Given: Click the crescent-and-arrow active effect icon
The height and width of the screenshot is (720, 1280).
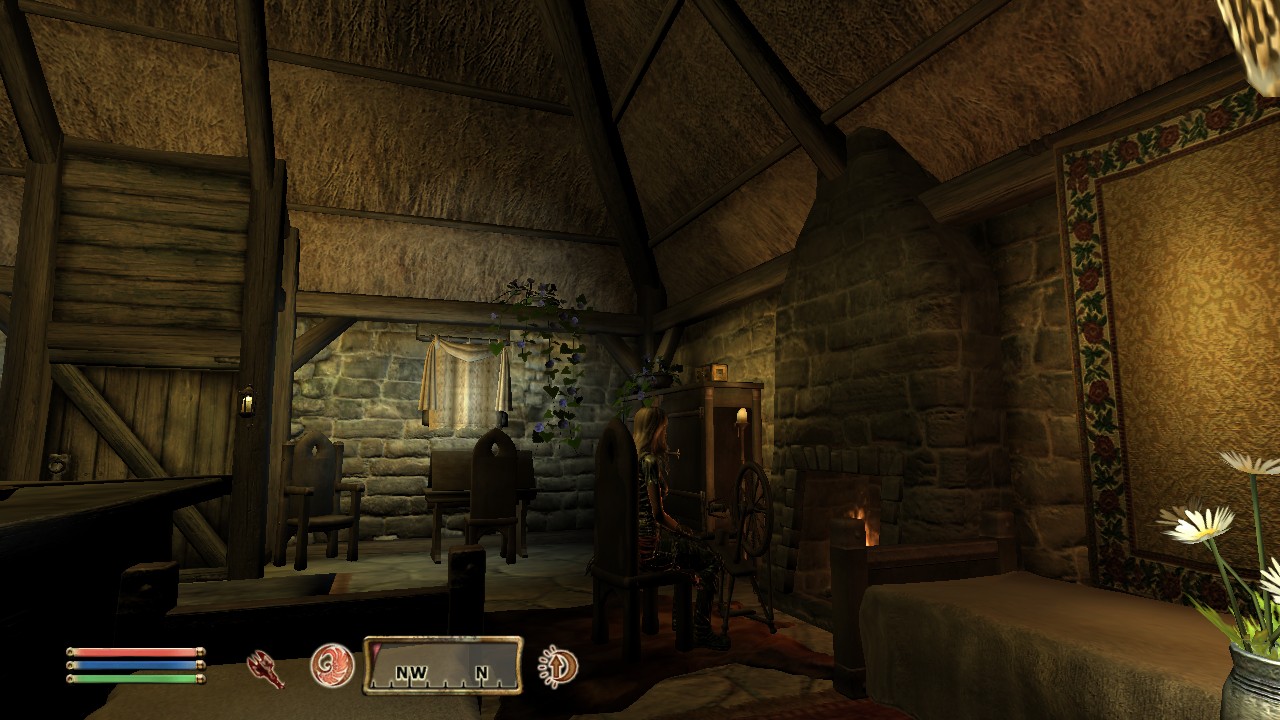Looking at the screenshot, I should point(557,667).
